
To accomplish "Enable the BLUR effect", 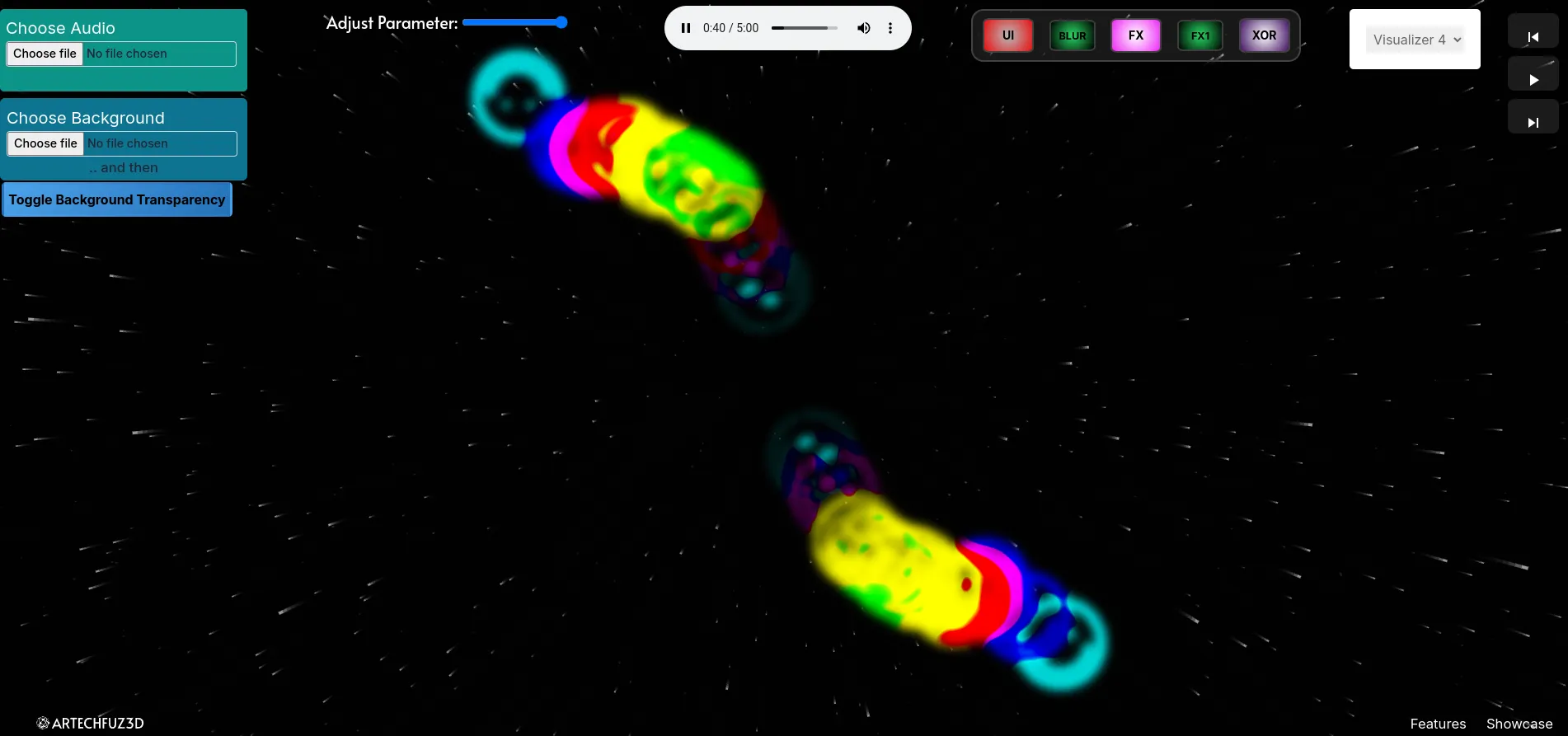I will [1071, 35].
